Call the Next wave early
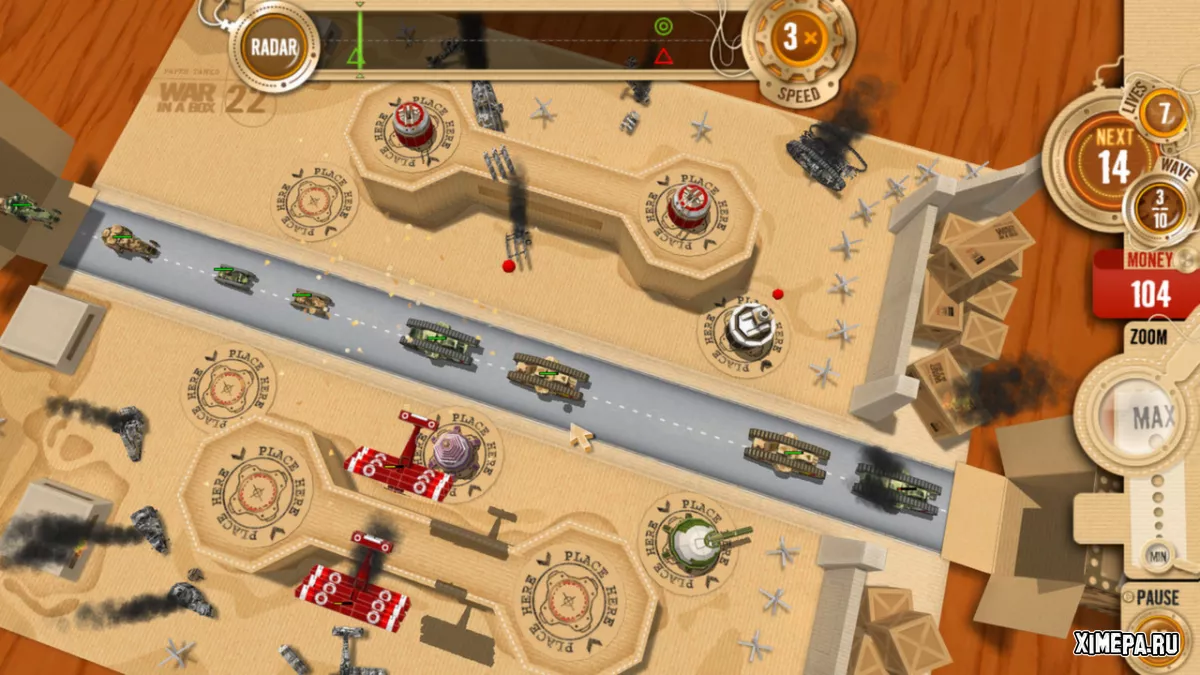 (x=1113, y=157)
